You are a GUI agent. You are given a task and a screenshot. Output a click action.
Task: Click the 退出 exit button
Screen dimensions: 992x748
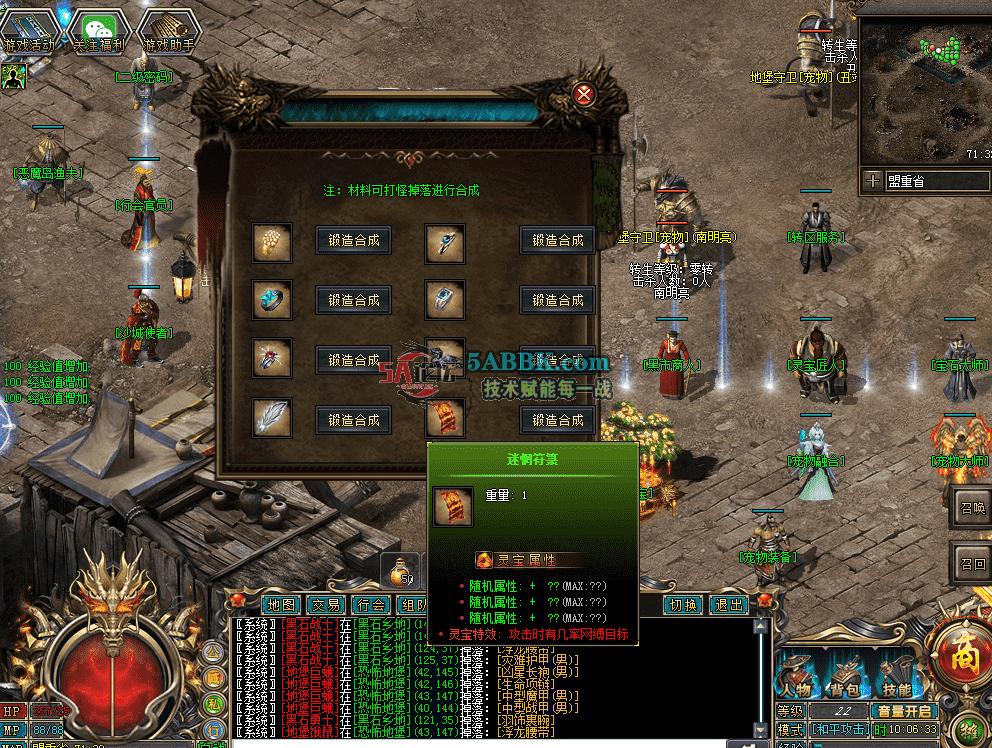click(728, 605)
